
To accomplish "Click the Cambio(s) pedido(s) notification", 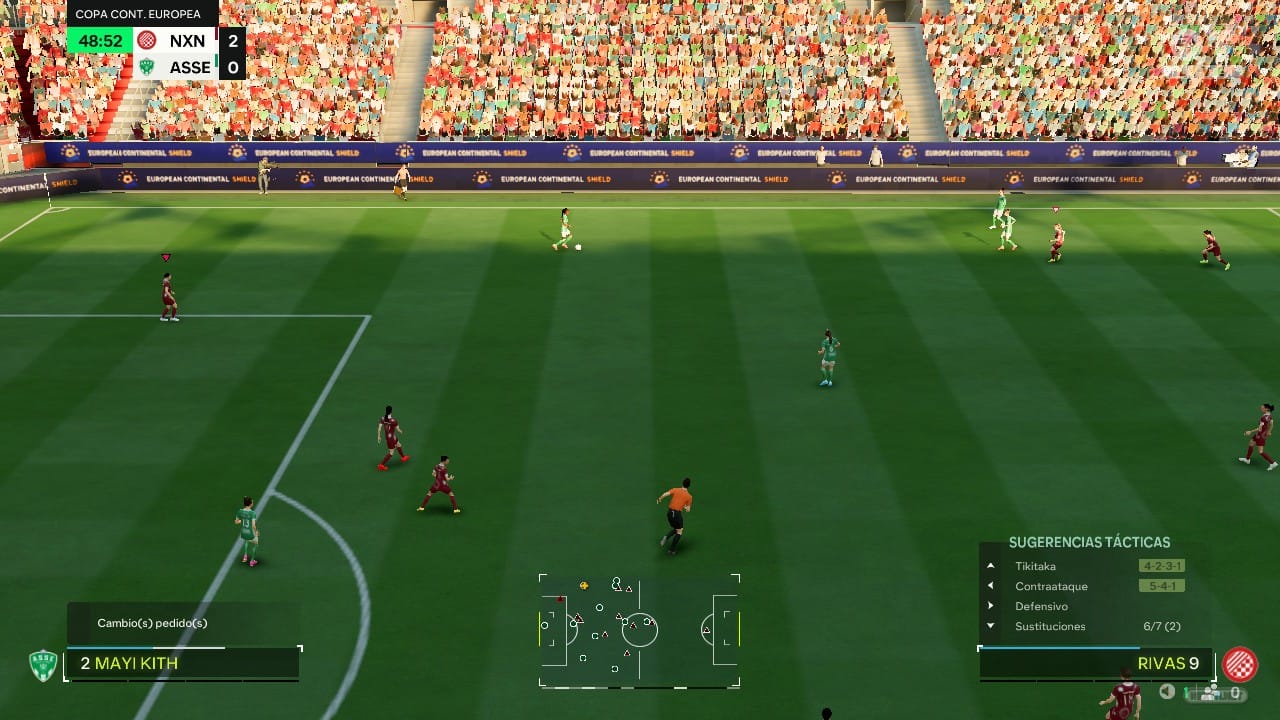I will [x=152, y=623].
